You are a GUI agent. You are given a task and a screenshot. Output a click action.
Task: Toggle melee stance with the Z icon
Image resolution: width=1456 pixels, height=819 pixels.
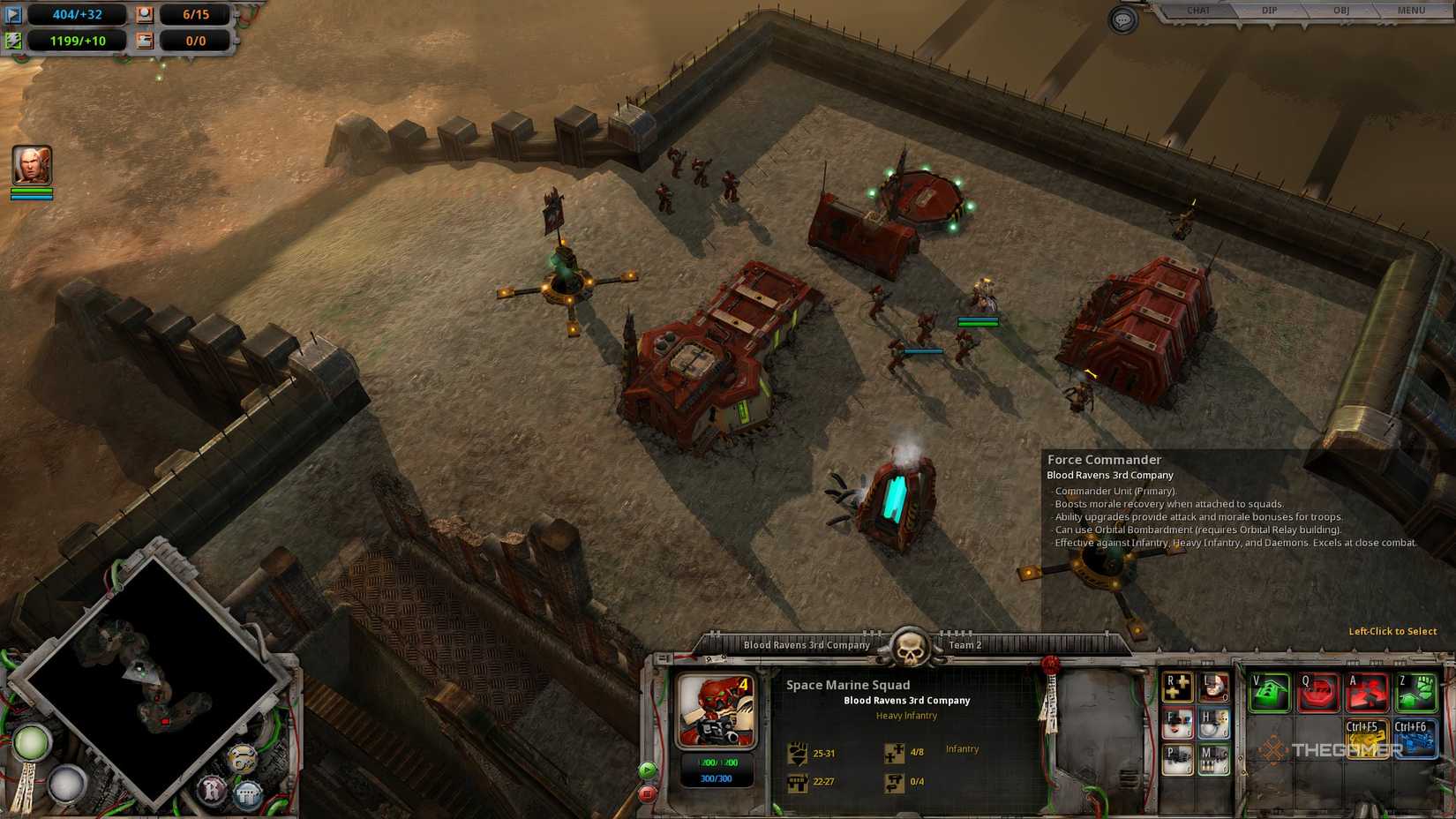coord(1418,691)
